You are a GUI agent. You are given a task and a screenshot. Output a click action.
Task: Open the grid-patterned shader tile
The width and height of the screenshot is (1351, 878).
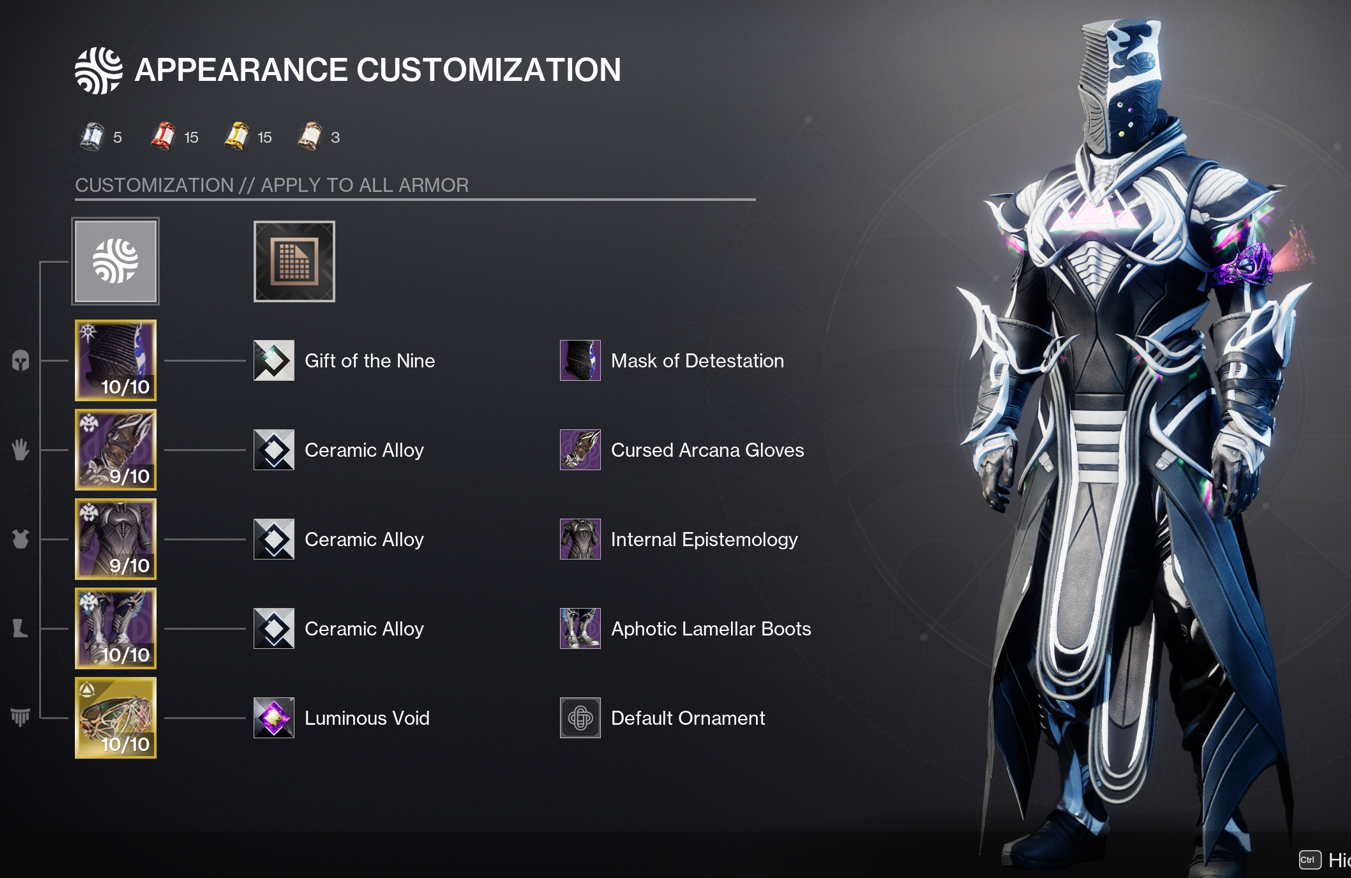(x=294, y=261)
